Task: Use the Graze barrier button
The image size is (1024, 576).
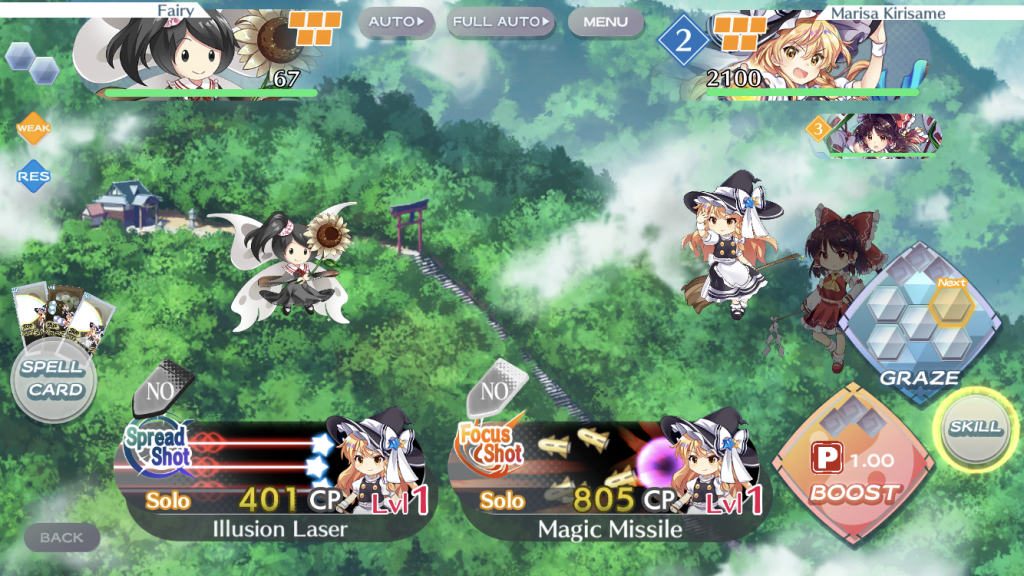Action: tap(918, 322)
